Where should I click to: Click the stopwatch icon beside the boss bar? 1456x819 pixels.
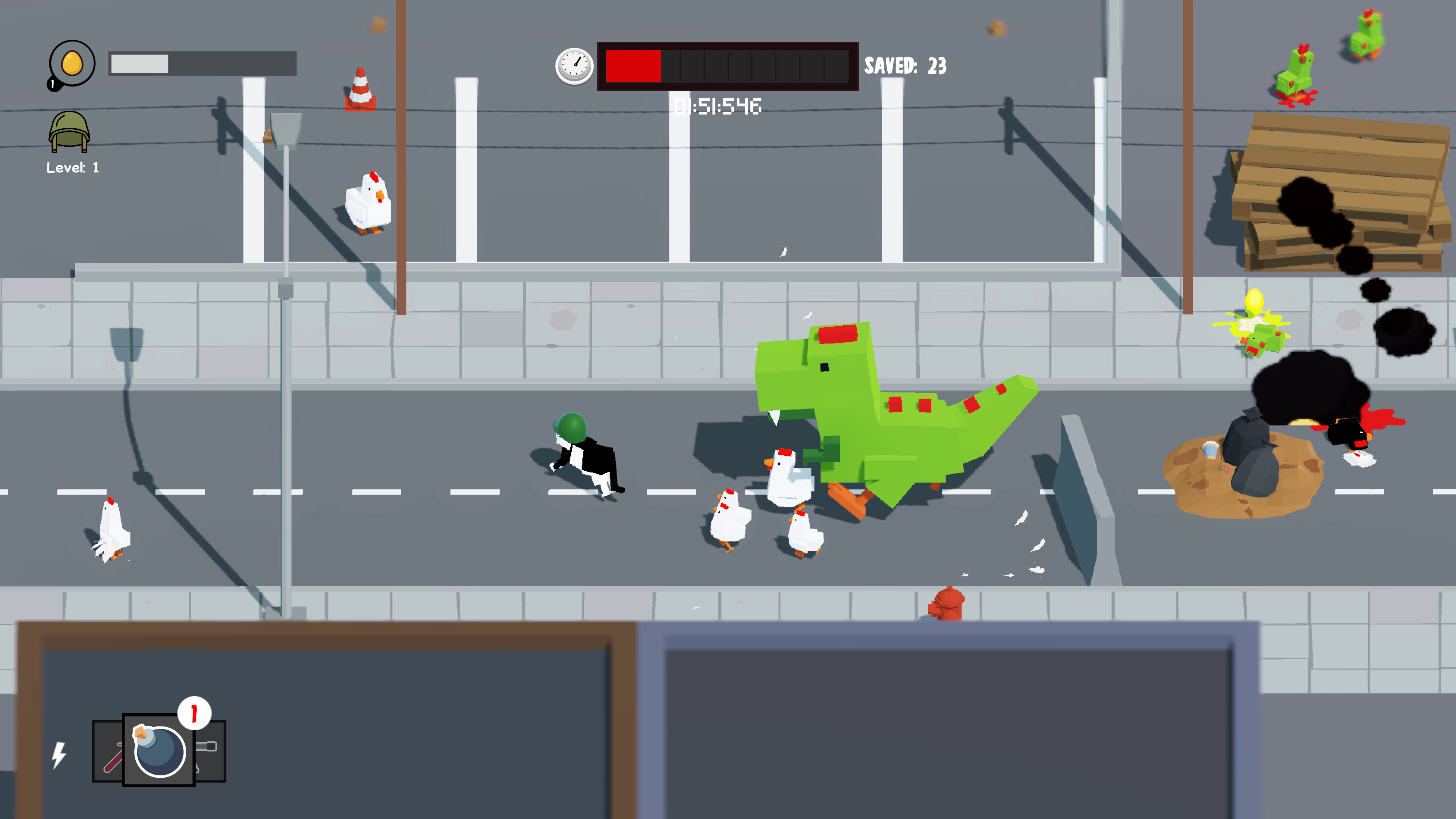click(x=574, y=67)
